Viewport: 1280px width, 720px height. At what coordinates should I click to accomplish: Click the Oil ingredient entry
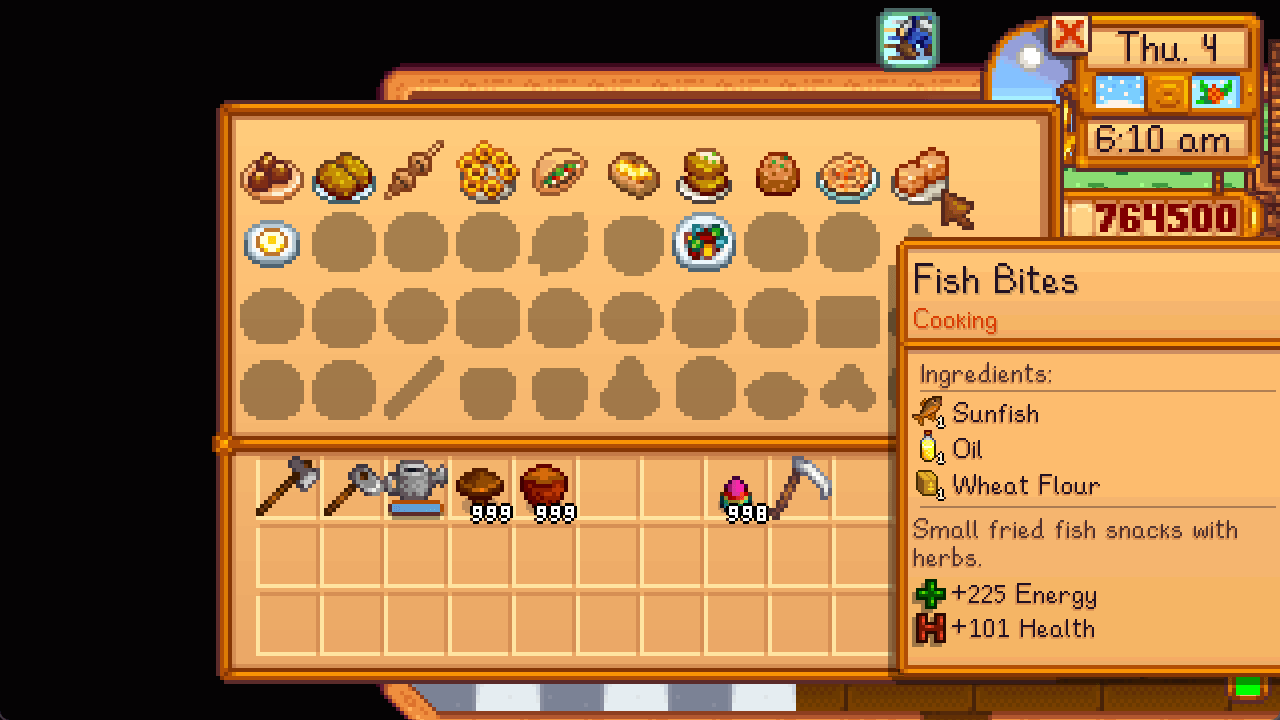(x=966, y=449)
